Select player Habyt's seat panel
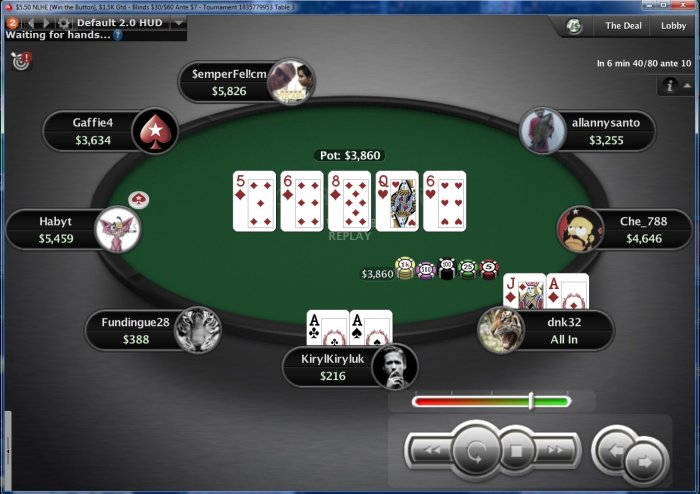The width and height of the screenshot is (700, 494). (56, 229)
